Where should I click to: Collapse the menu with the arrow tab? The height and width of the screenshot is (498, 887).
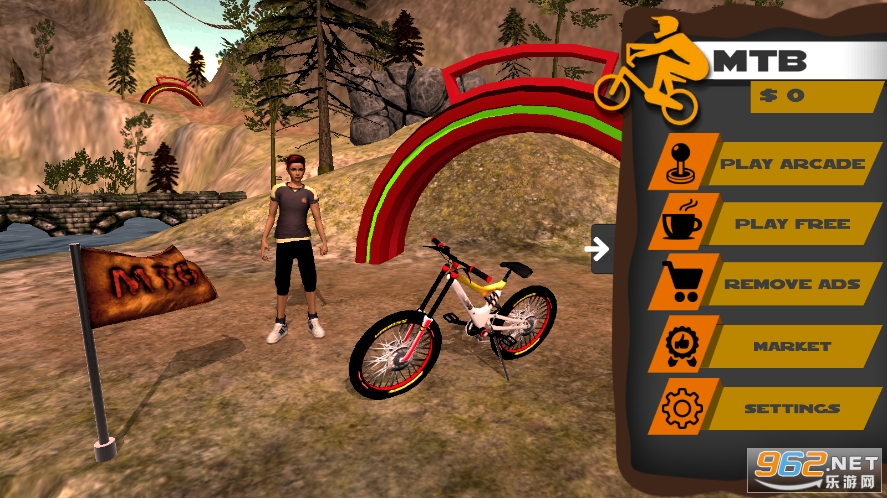[601, 249]
